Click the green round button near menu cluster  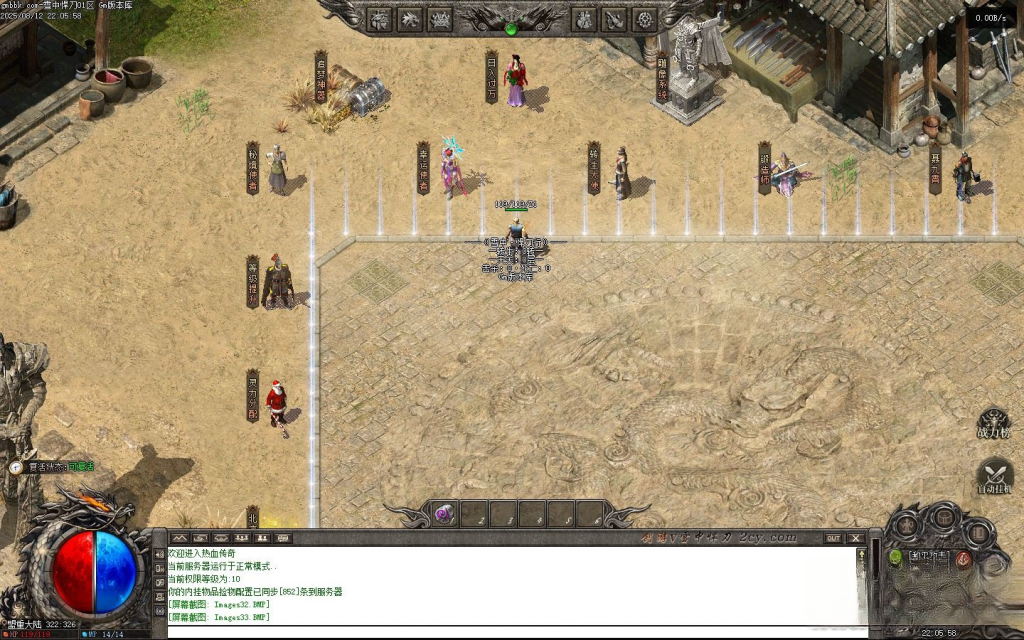click(x=895, y=557)
